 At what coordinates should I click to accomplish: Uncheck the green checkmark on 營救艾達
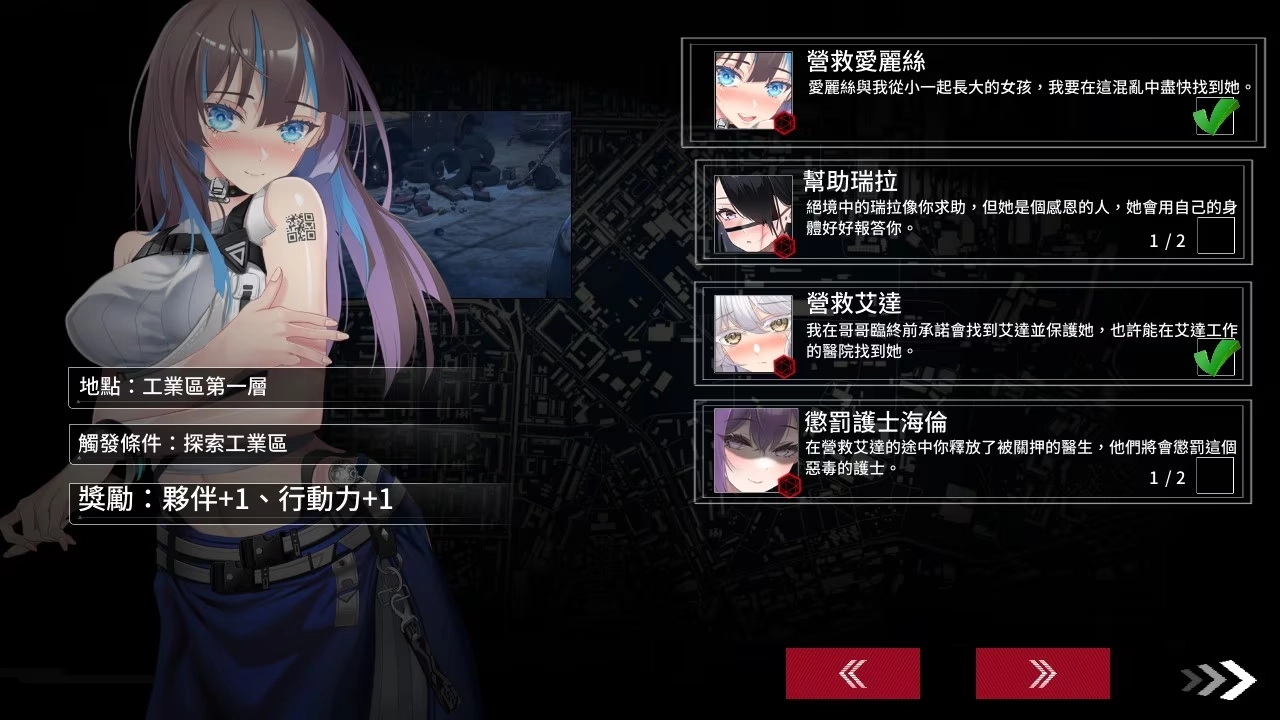click(1214, 357)
